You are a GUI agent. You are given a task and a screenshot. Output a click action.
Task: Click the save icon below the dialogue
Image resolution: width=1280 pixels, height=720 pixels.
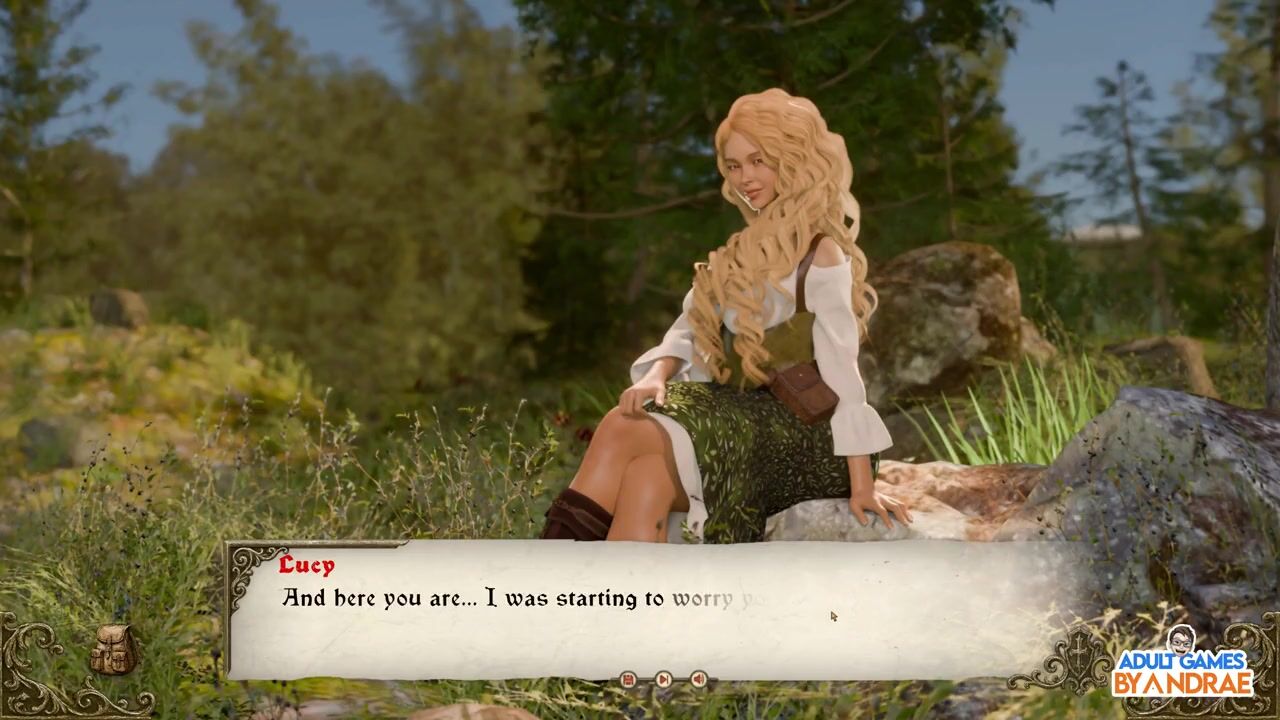(628, 680)
